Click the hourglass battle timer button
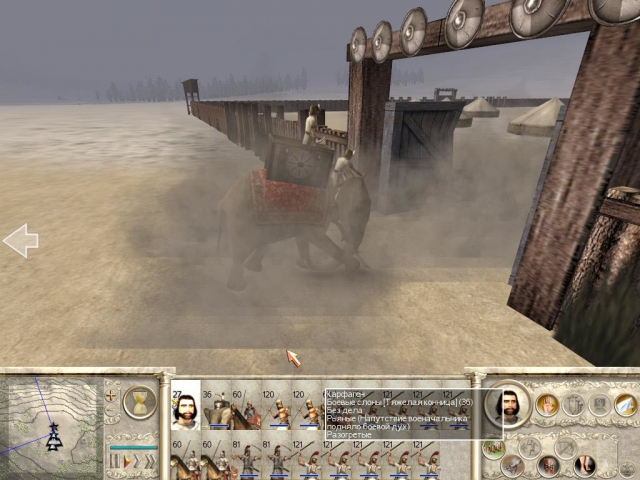 click(x=139, y=401)
